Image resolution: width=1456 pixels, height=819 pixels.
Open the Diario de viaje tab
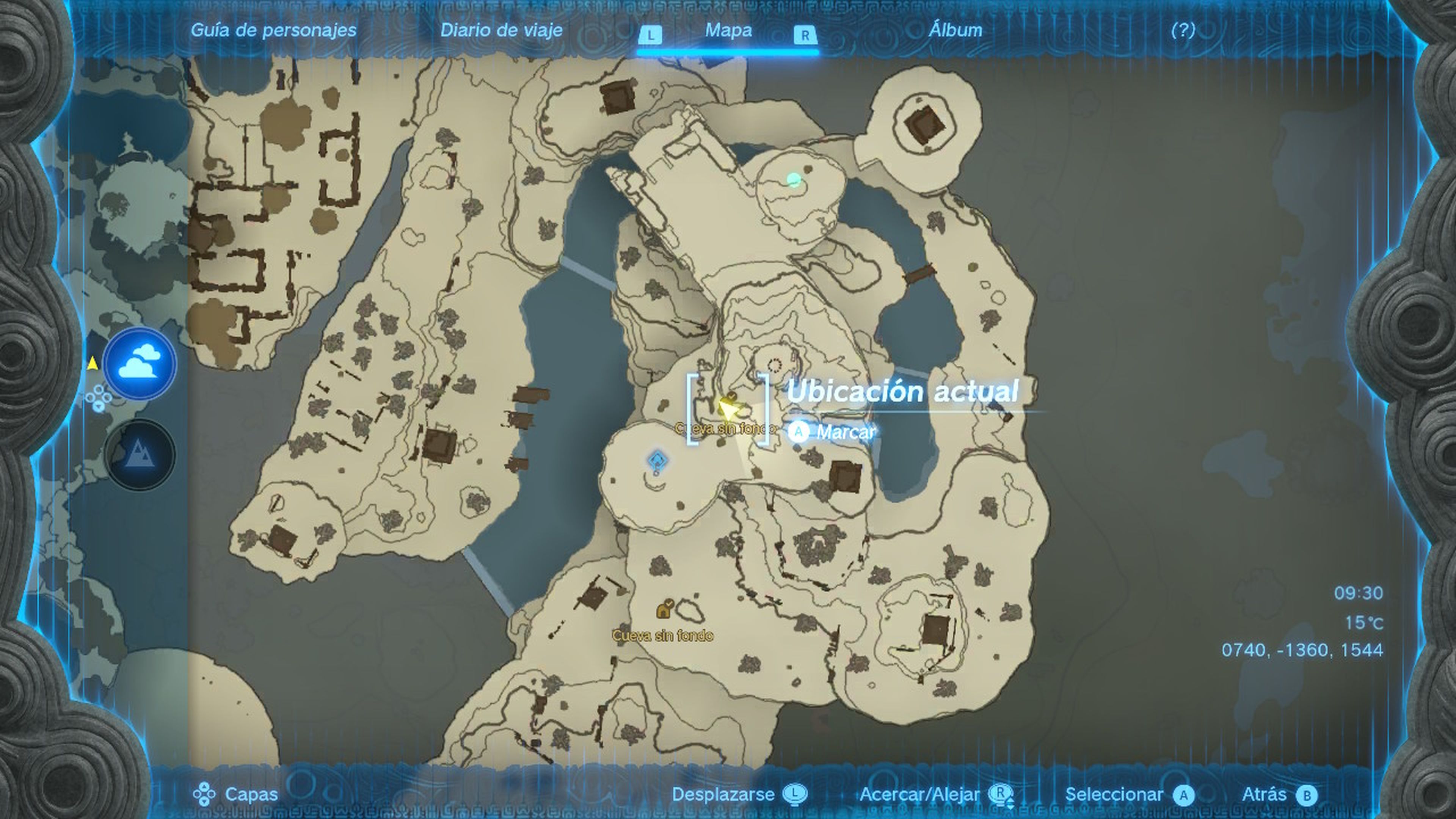[x=501, y=30]
